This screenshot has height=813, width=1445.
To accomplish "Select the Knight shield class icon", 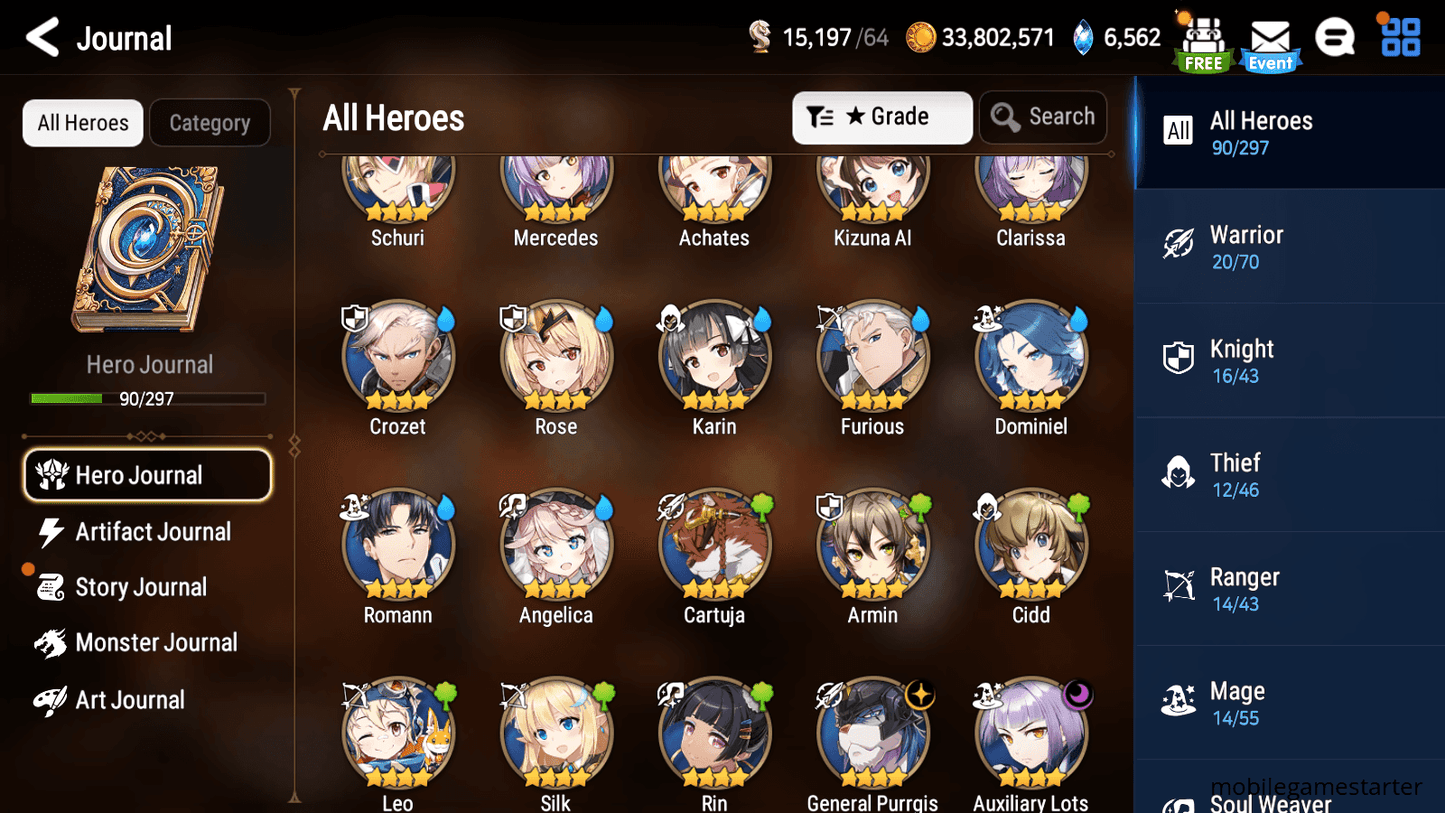I will (1180, 359).
